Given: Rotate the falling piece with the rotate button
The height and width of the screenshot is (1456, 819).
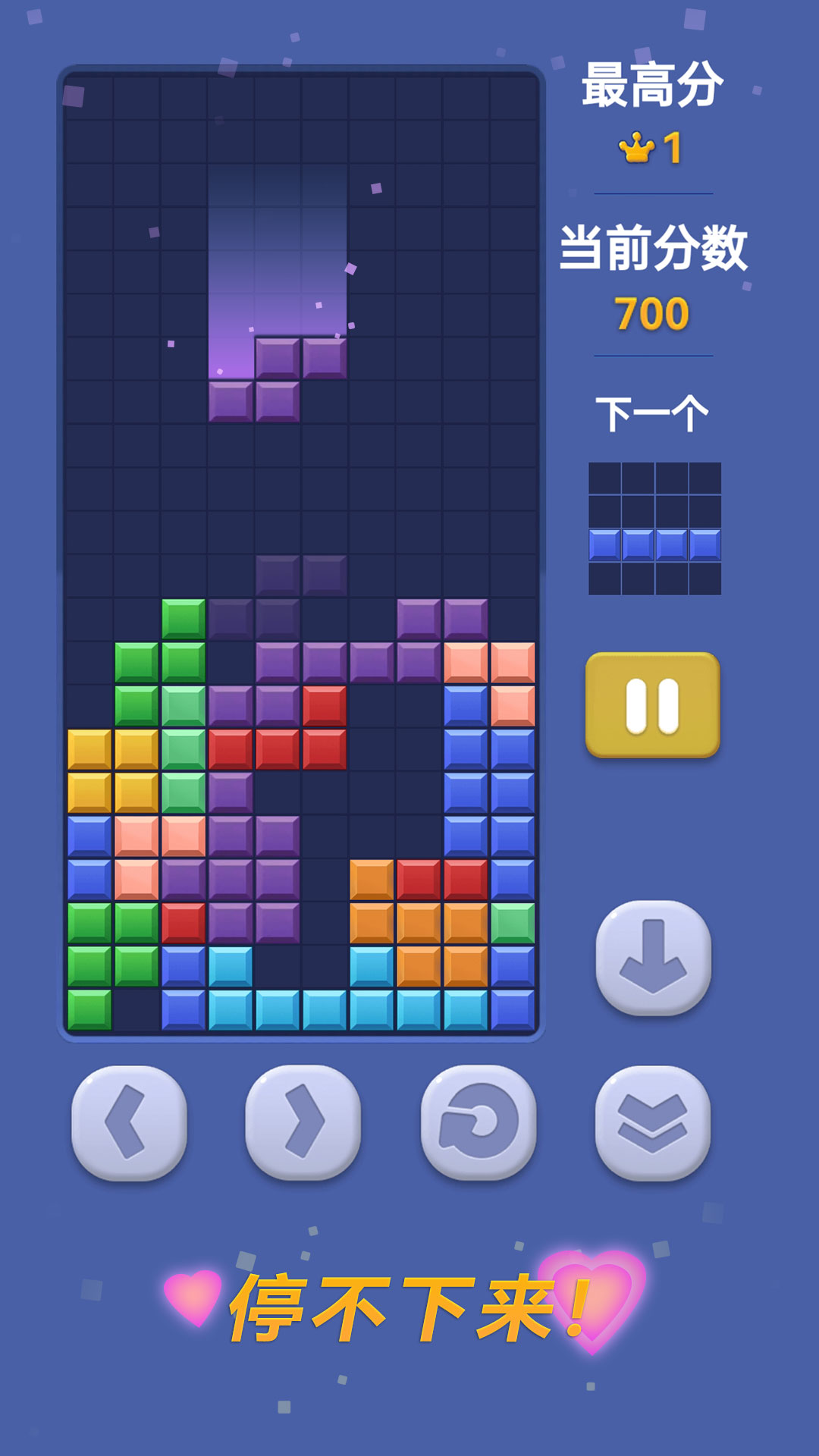Looking at the screenshot, I should [x=479, y=1122].
